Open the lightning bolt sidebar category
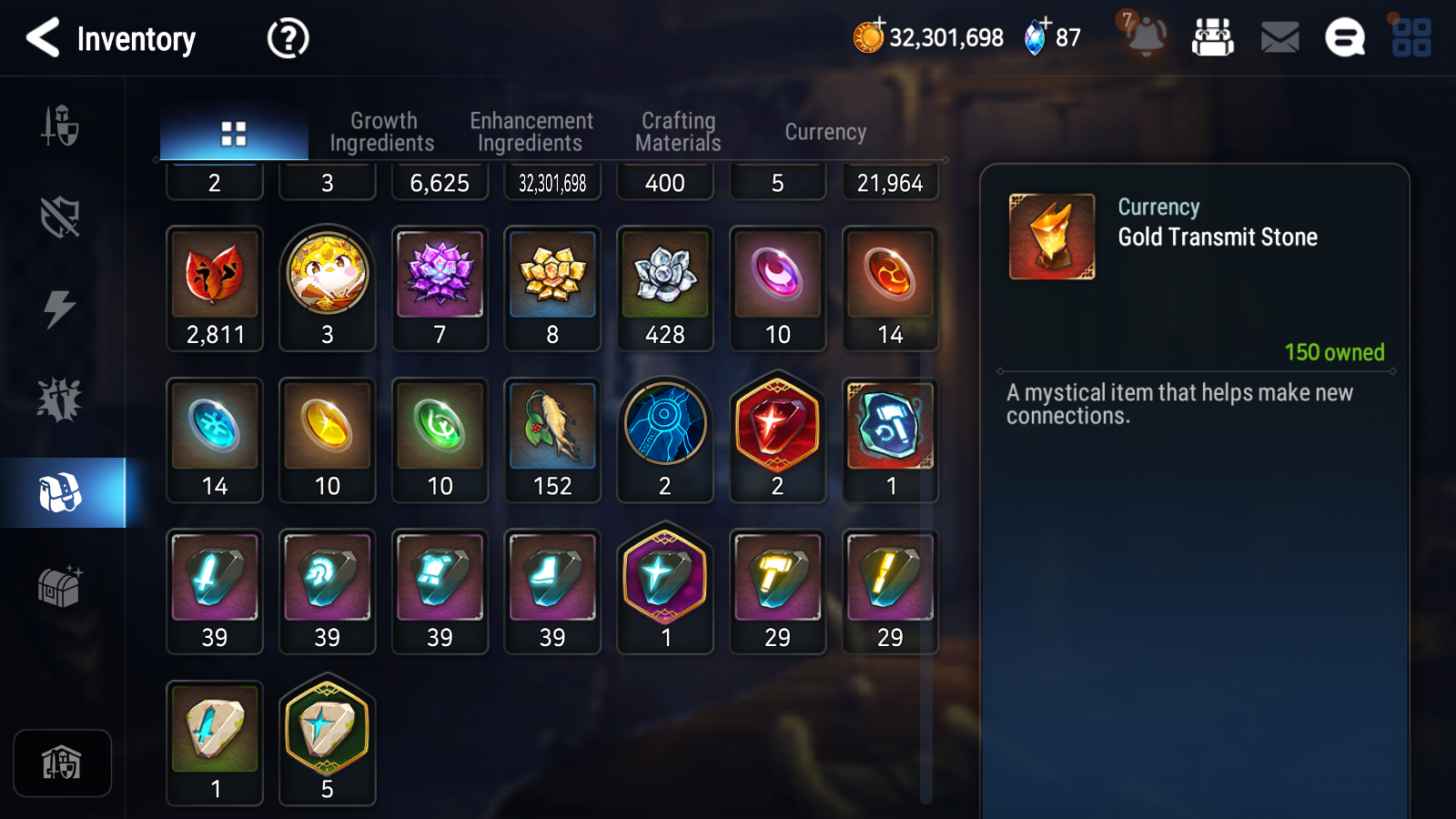1456x819 pixels. click(x=60, y=308)
